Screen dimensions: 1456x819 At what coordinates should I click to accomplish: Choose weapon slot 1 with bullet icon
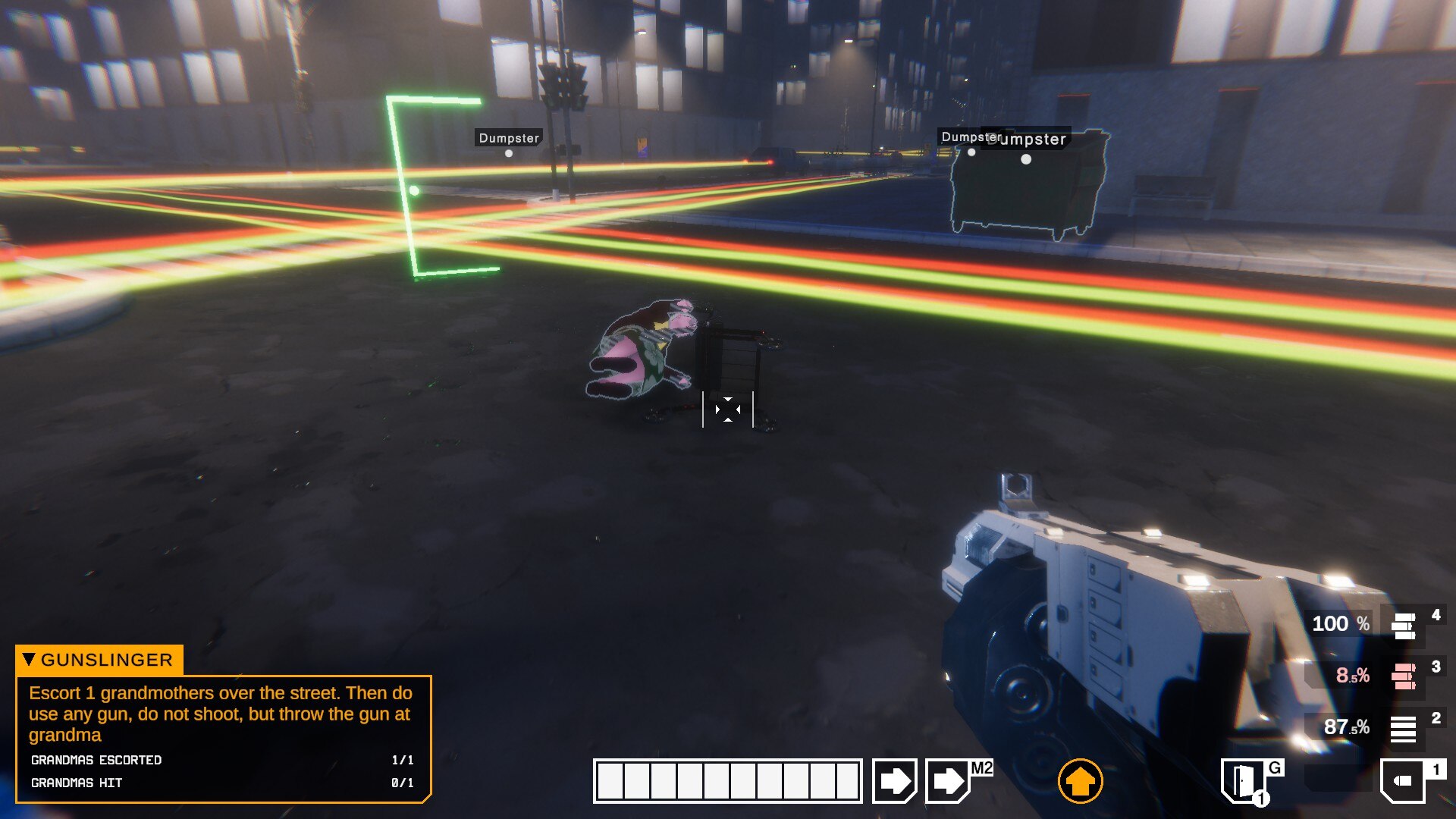[x=1404, y=780]
